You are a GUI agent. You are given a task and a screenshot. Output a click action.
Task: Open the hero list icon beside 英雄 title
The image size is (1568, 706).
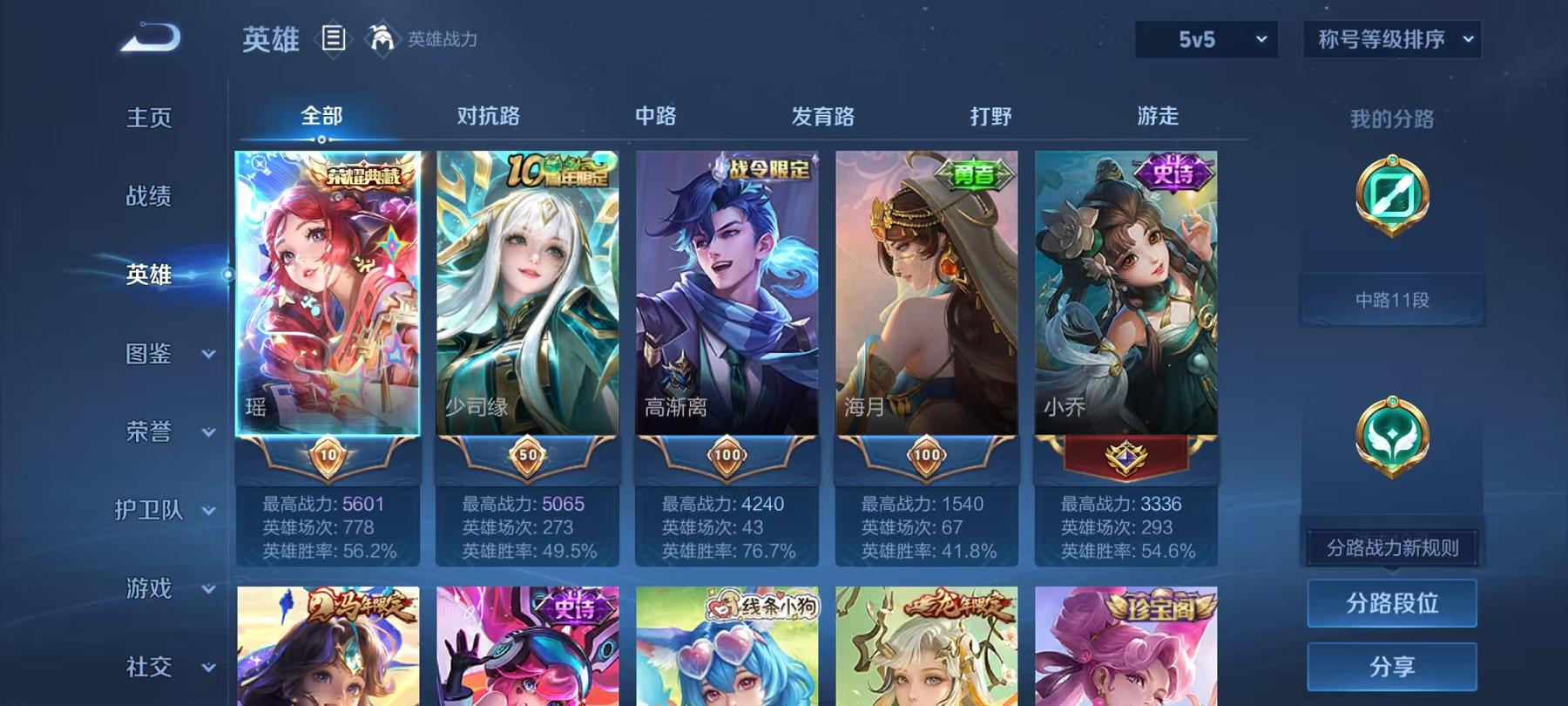click(334, 37)
